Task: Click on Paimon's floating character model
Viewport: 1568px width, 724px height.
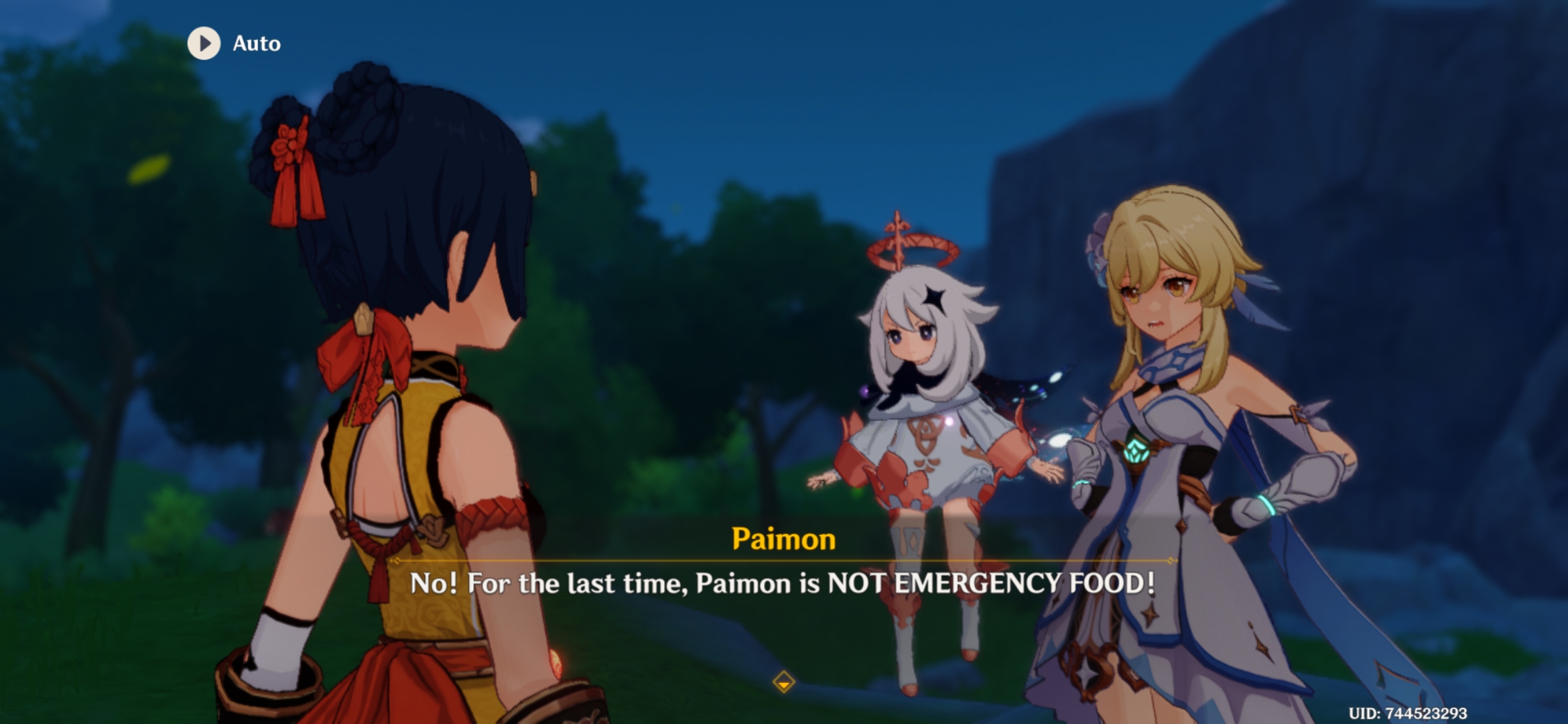Action: 925,436
